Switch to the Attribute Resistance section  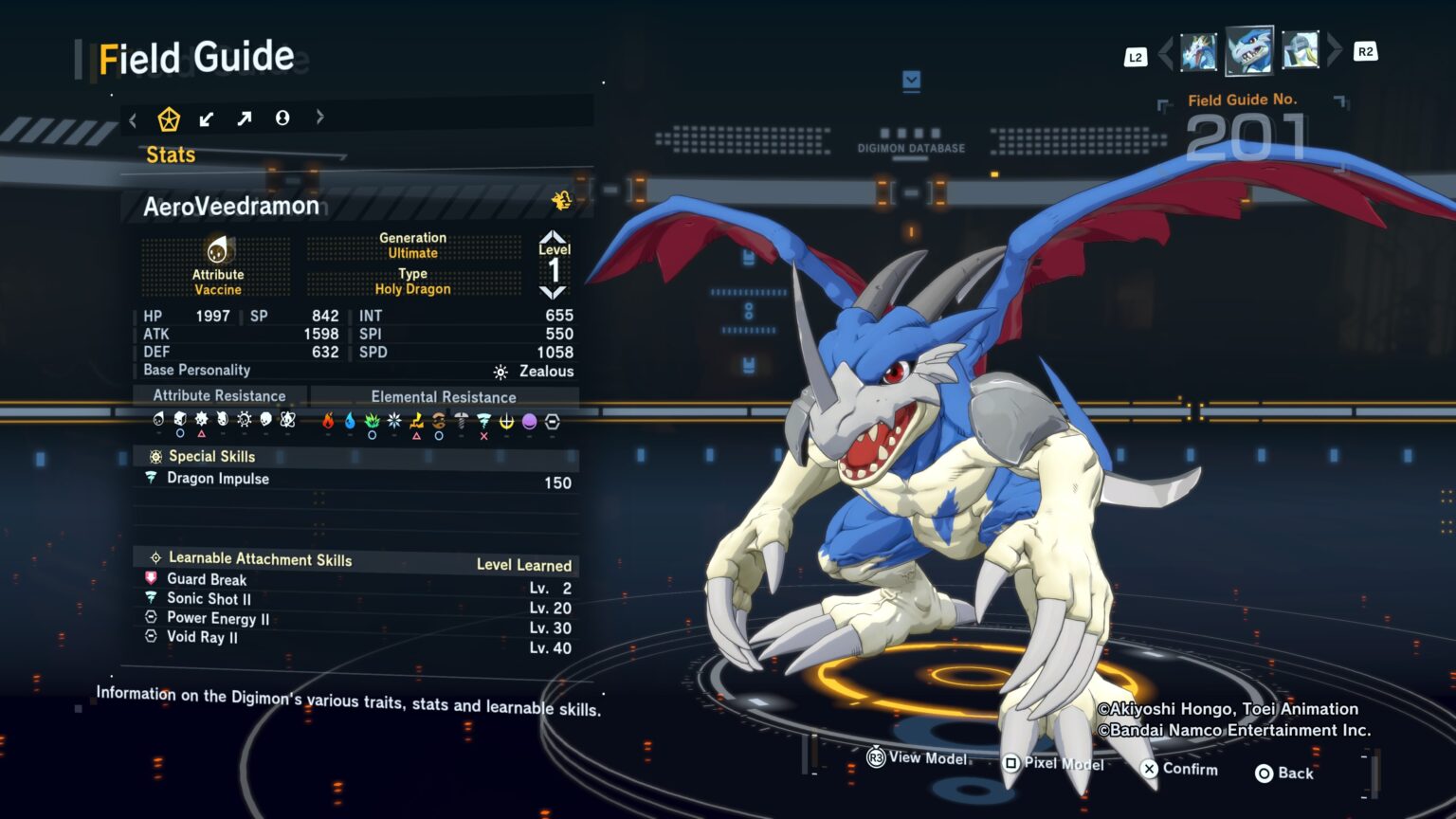[x=220, y=395]
